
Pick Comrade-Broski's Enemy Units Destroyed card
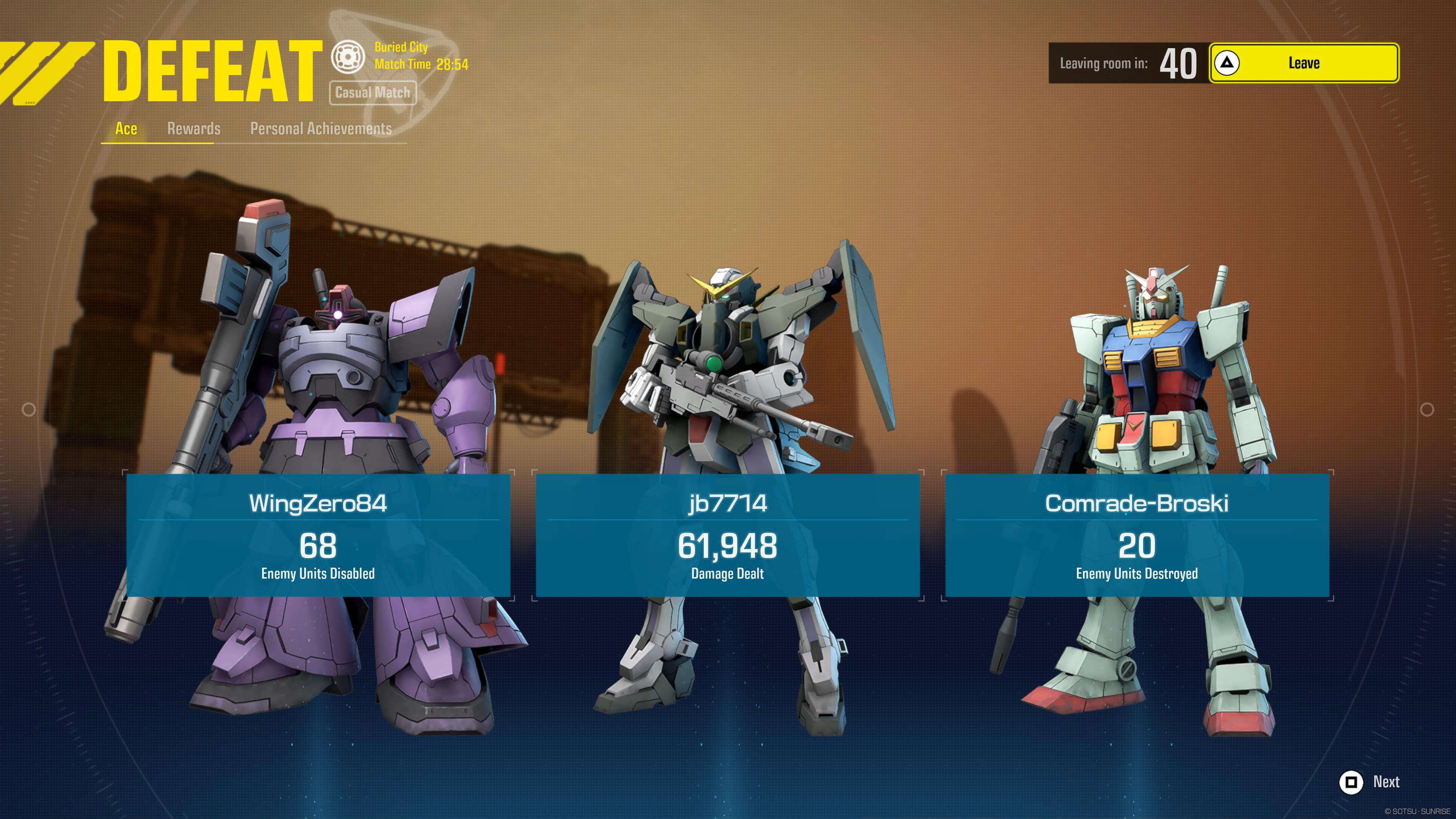click(1137, 535)
